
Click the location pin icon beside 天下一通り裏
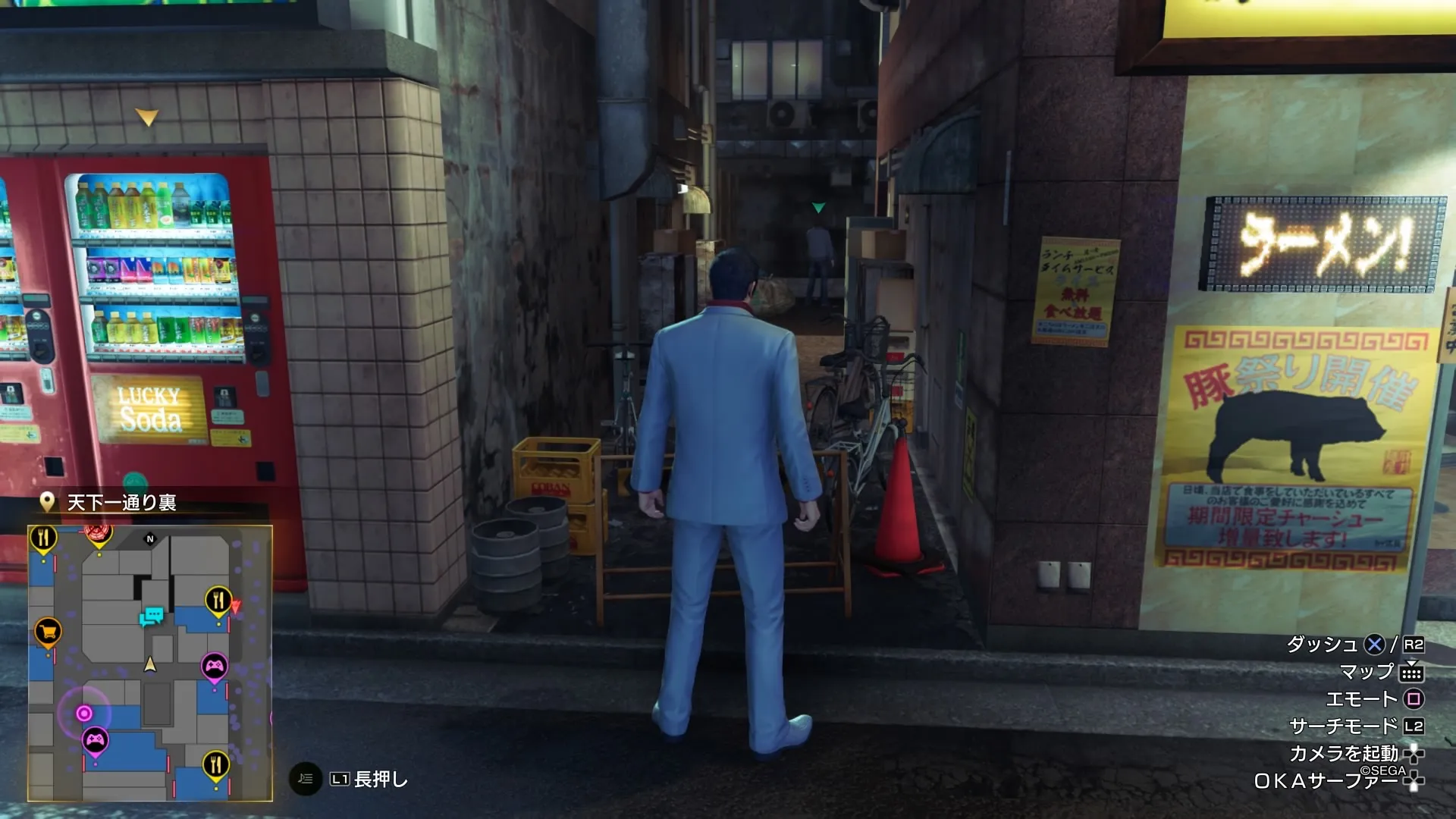coord(47,503)
